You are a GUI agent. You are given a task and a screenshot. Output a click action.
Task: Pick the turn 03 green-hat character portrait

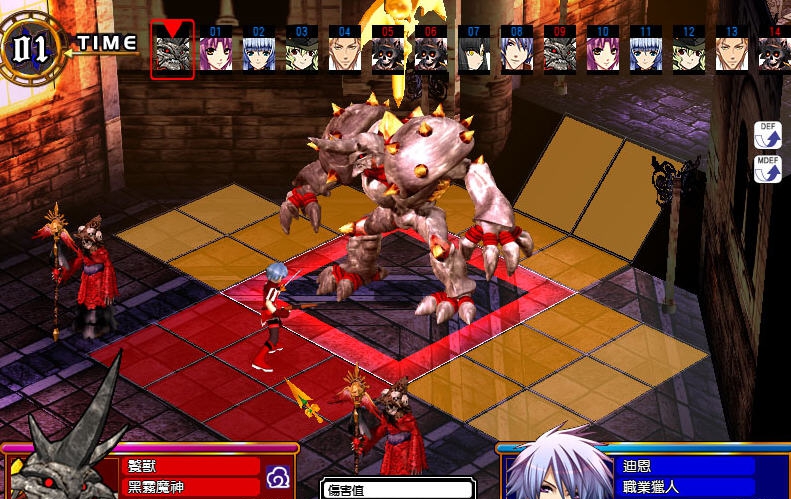pyautogui.click(x=301, y=52)
